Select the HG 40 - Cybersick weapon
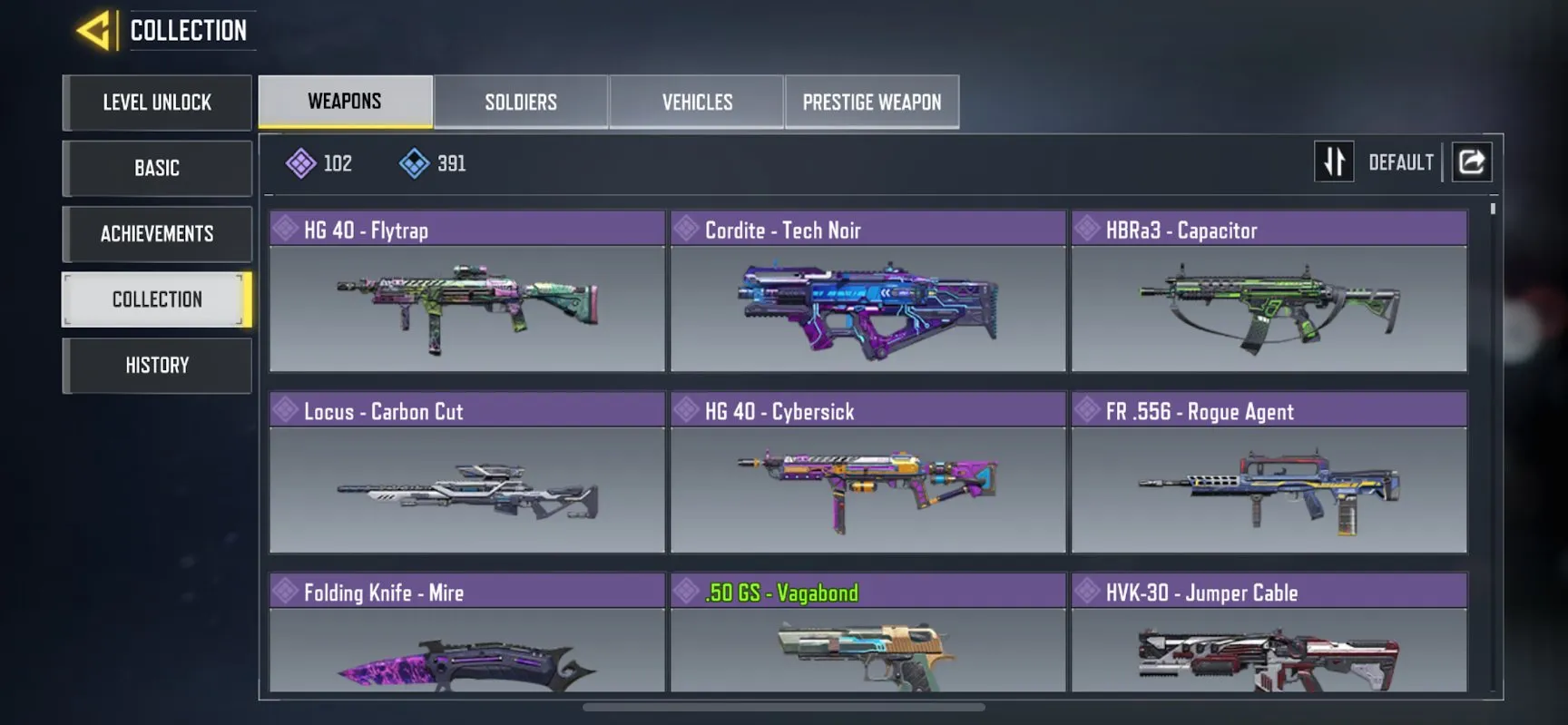Viewport: 1568px width, 725px height. click(x=868, y=474)
